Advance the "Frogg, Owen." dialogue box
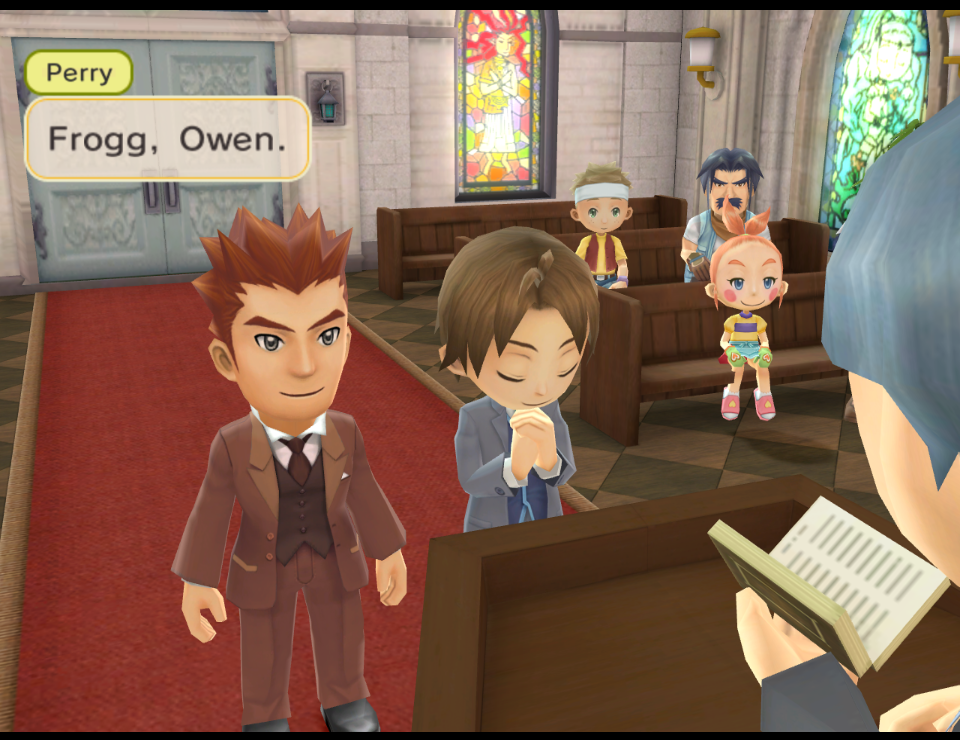Screen dimensions: 960x740 tap(167, 138)
